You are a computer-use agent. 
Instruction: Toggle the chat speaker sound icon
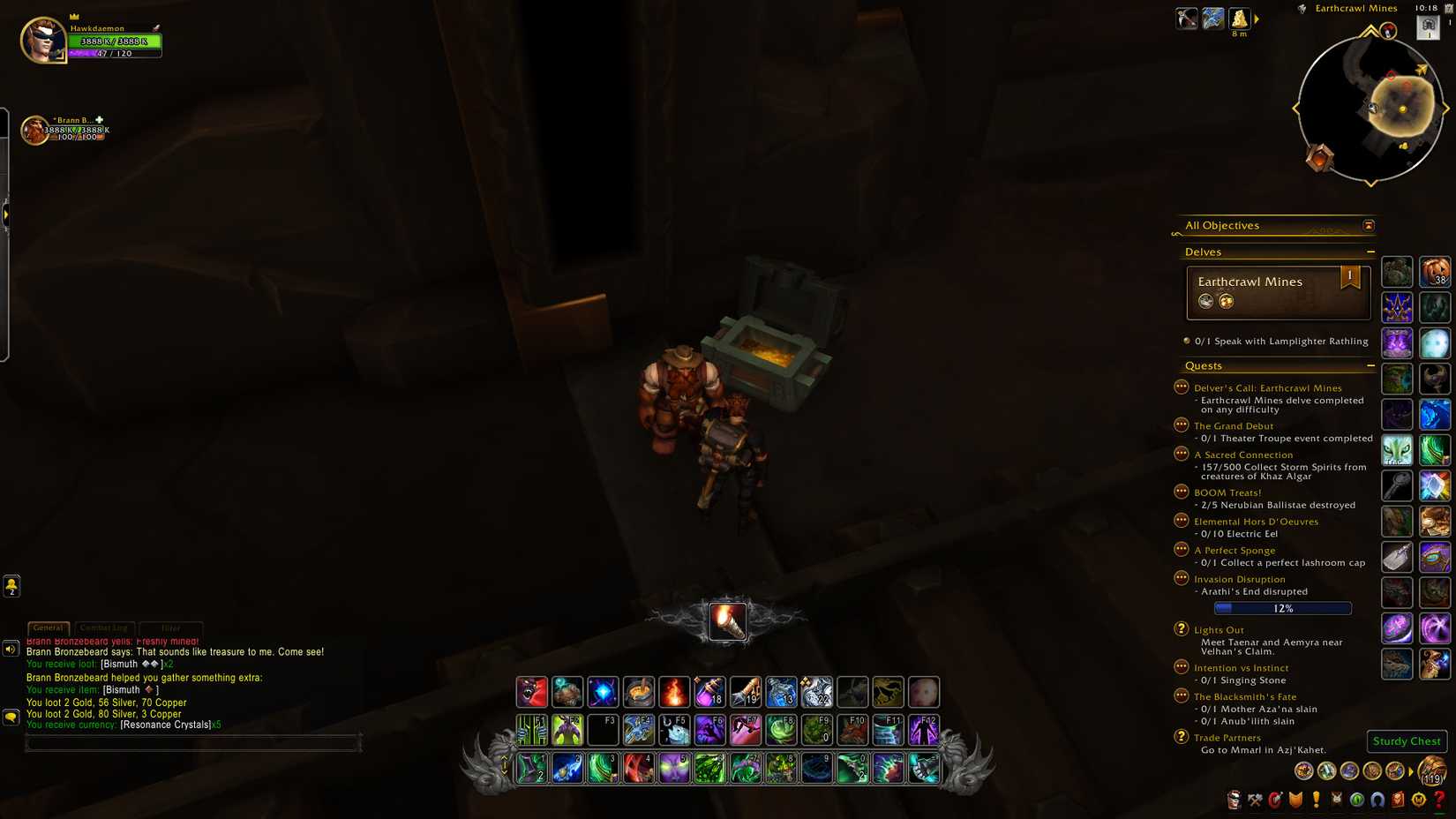pyautogui.click(x=10, y=649)
